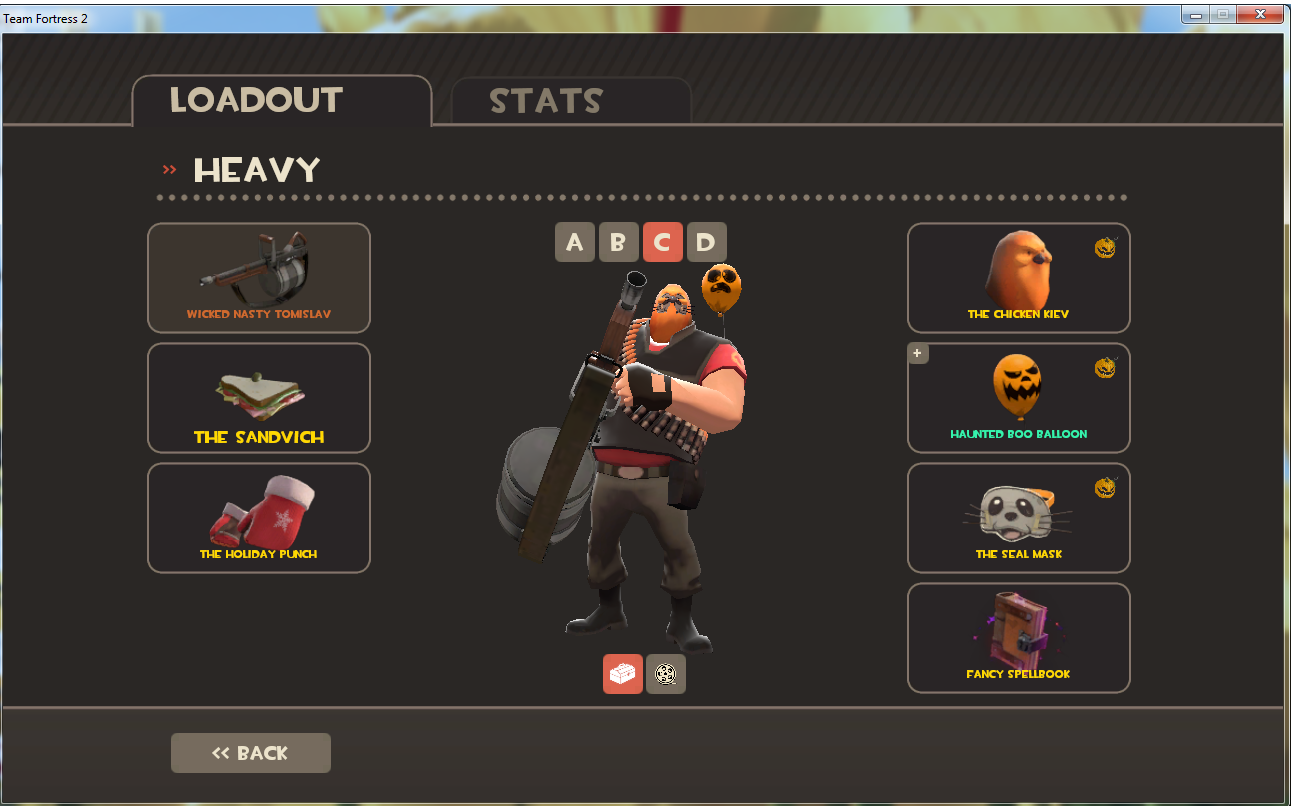The image size is (1296, 806).
Task: Open the Wicked Nasty Tomislav weapon slot
Action: pos(258,278)
